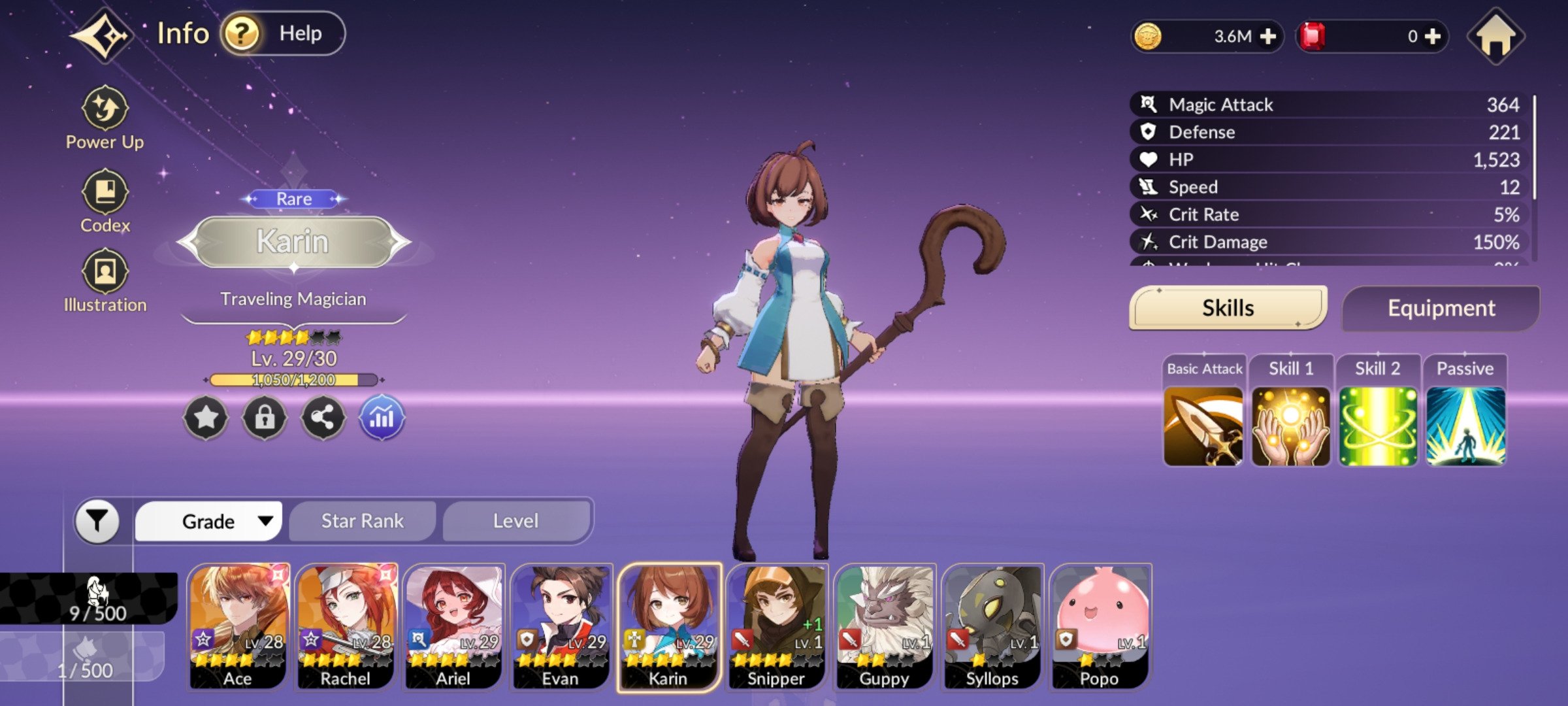Viewport: 1568px width, 706px height.
Task: Open the Passive skill details
Action: [1465, 426]
